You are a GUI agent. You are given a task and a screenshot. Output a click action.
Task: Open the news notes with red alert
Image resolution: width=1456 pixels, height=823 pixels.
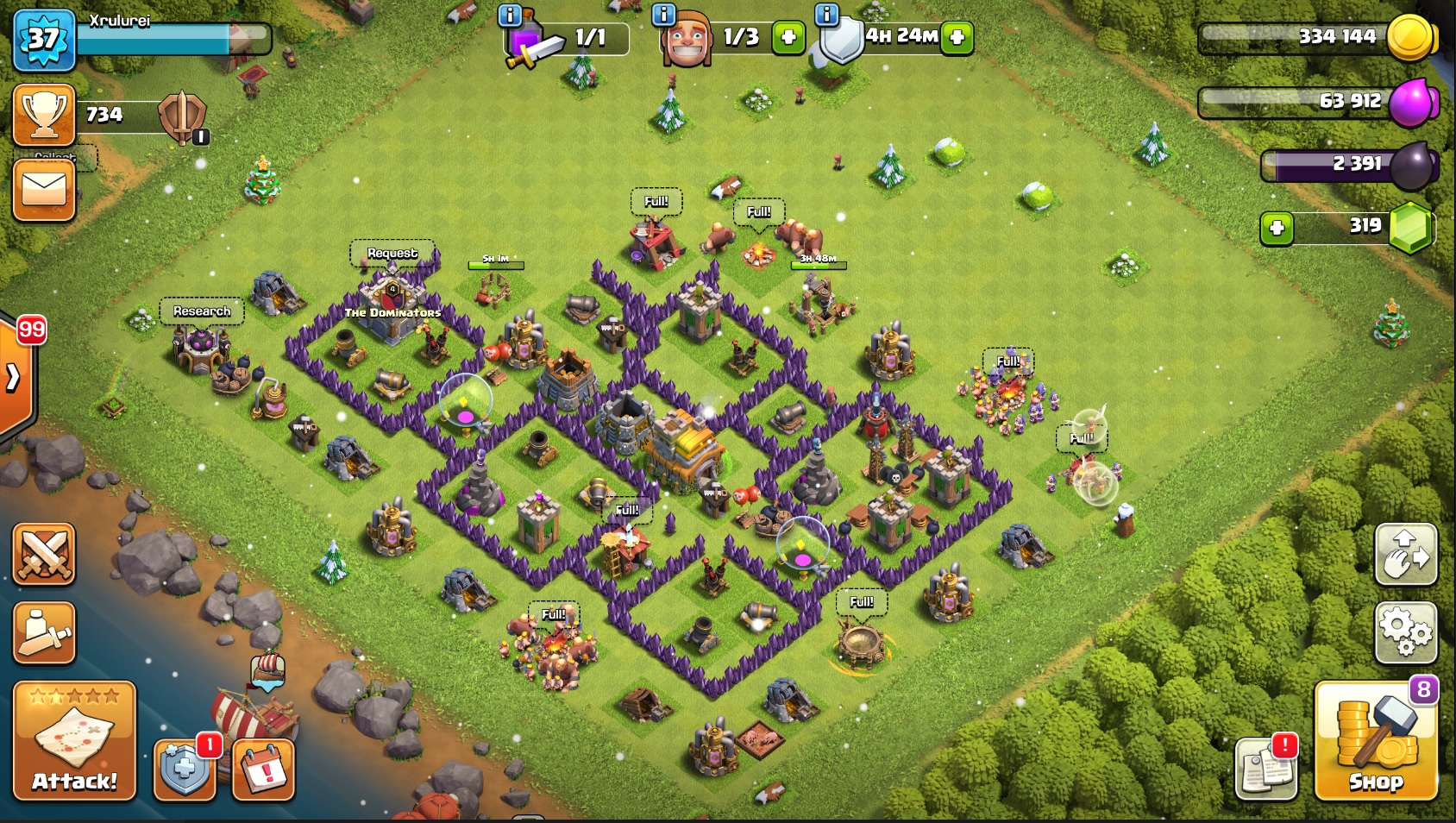1265,768
